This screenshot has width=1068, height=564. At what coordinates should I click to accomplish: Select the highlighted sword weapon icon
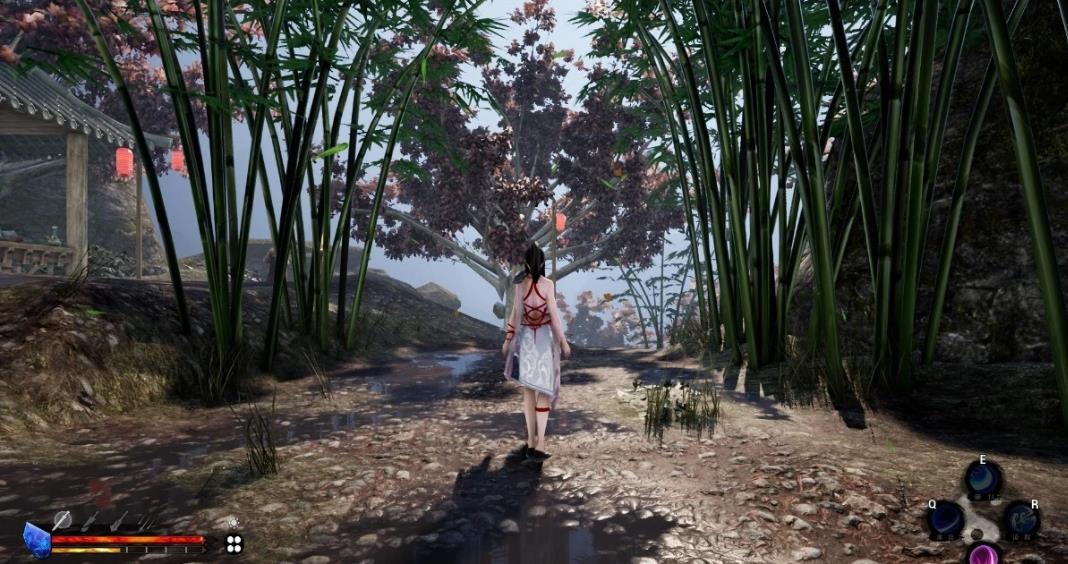(62, 520)
